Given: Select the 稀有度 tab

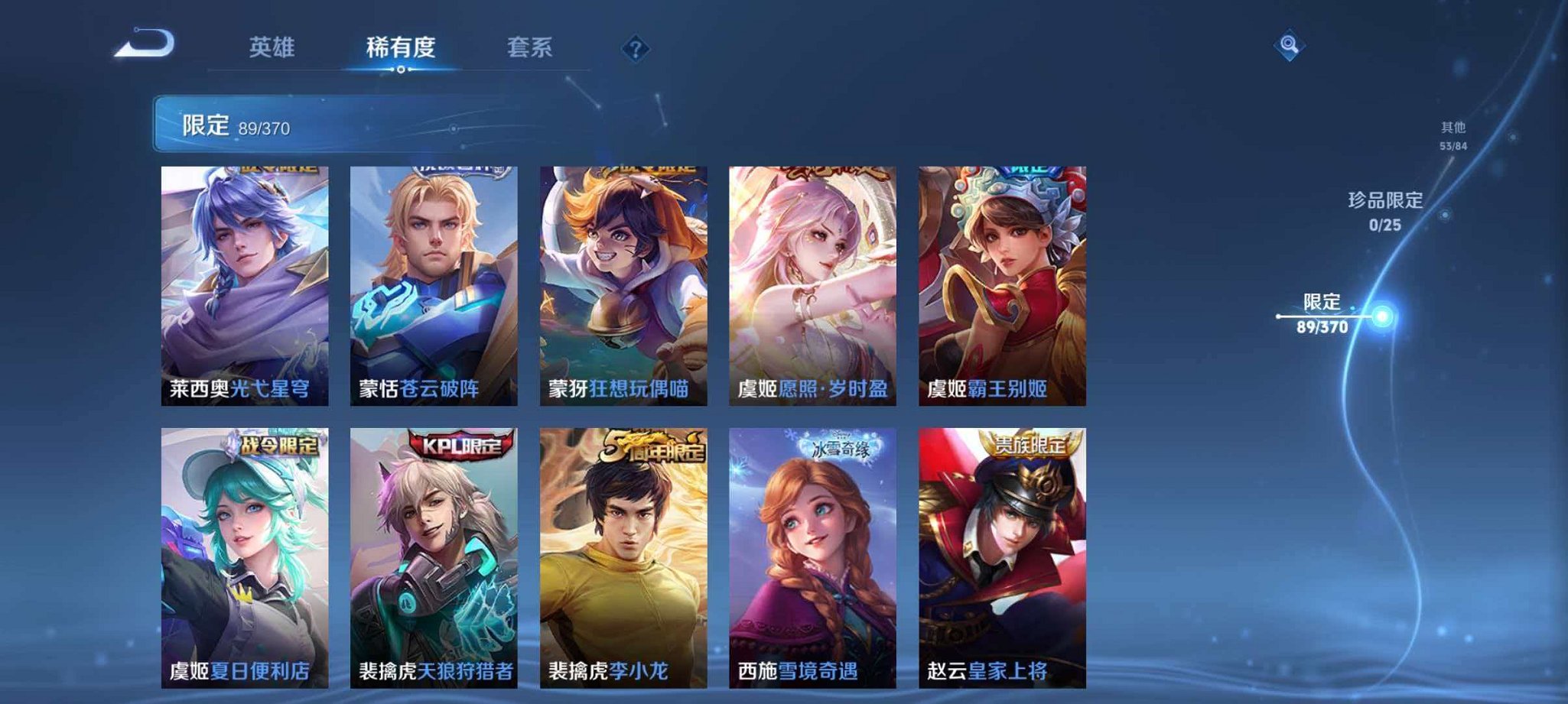Looking at the screenshot, I should (401, 46).
